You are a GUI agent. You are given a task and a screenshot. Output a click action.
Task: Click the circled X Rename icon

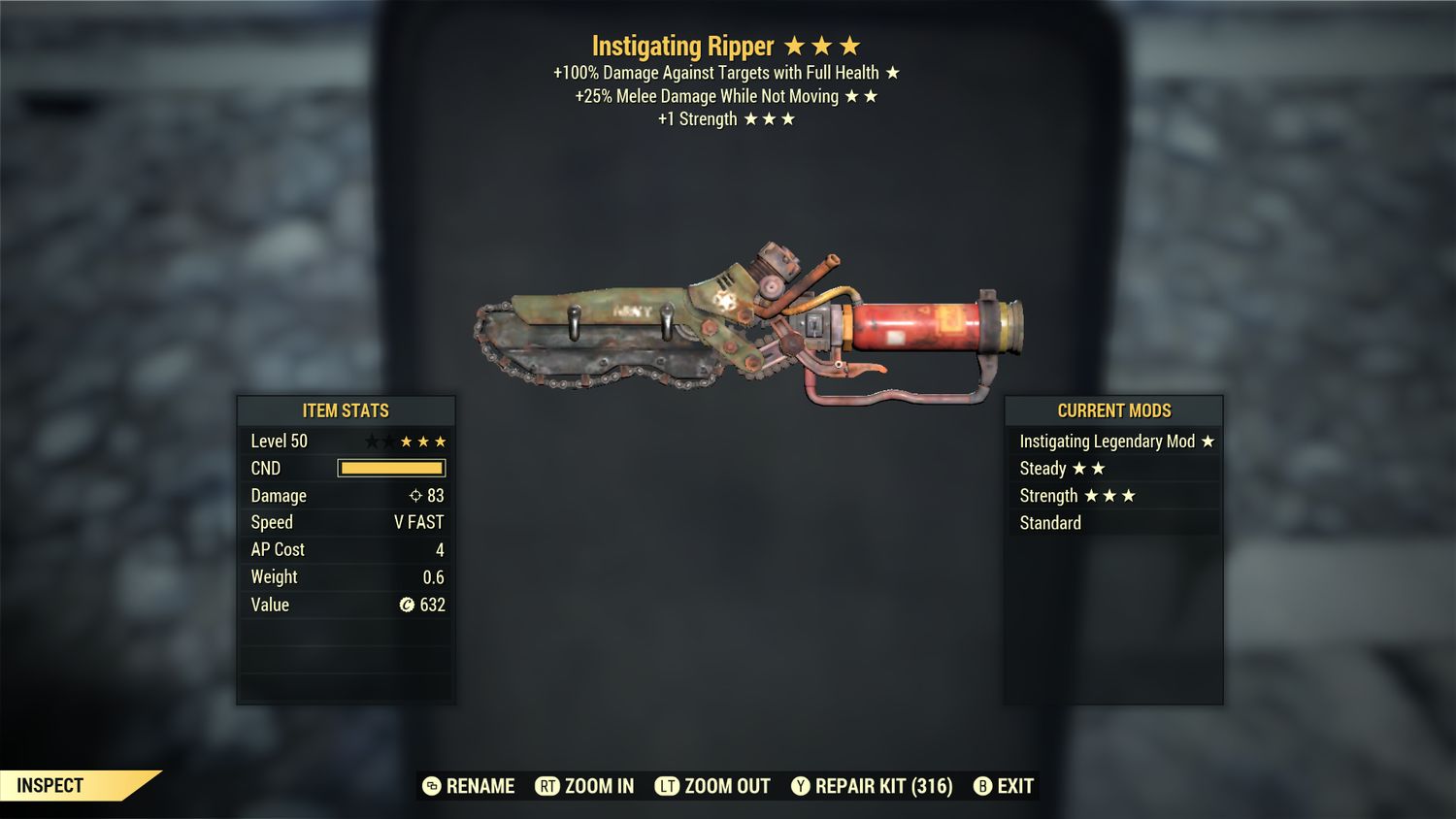[430, 786]
